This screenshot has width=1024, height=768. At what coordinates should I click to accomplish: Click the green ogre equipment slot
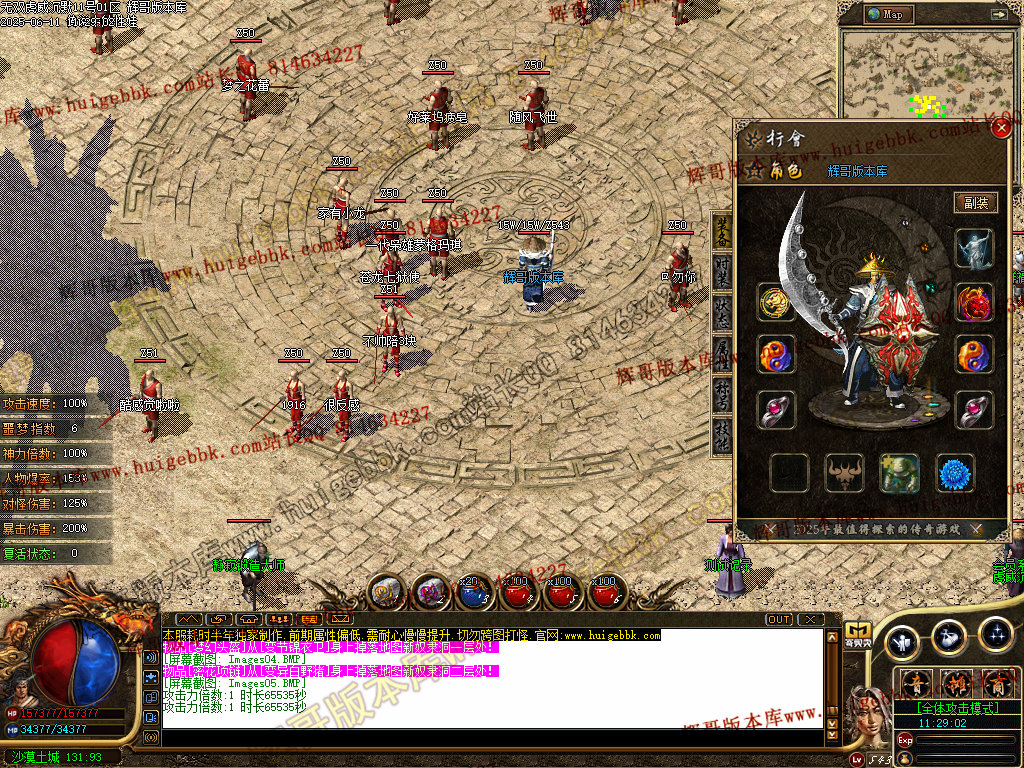pos(900,473)
